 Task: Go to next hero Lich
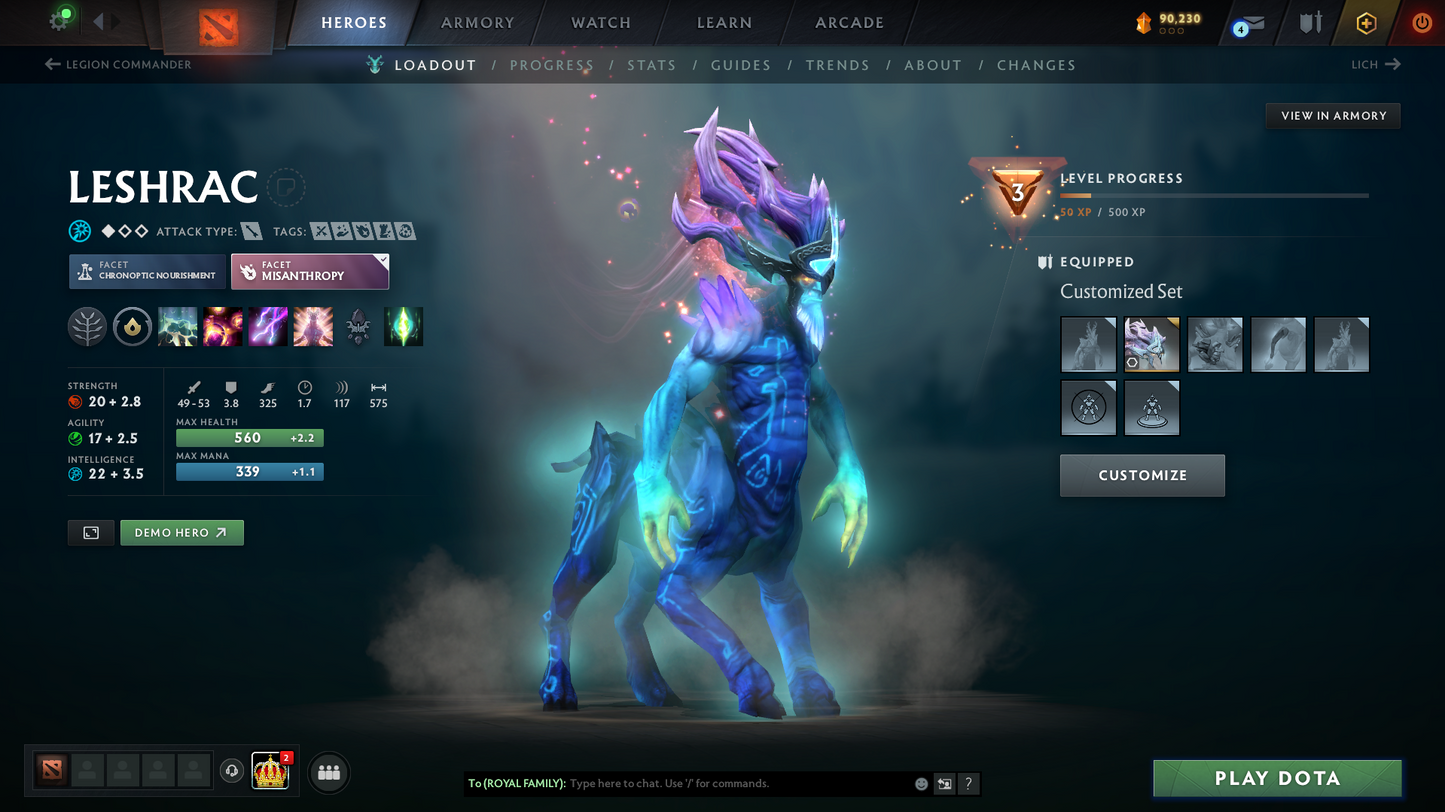point(1376,64)
